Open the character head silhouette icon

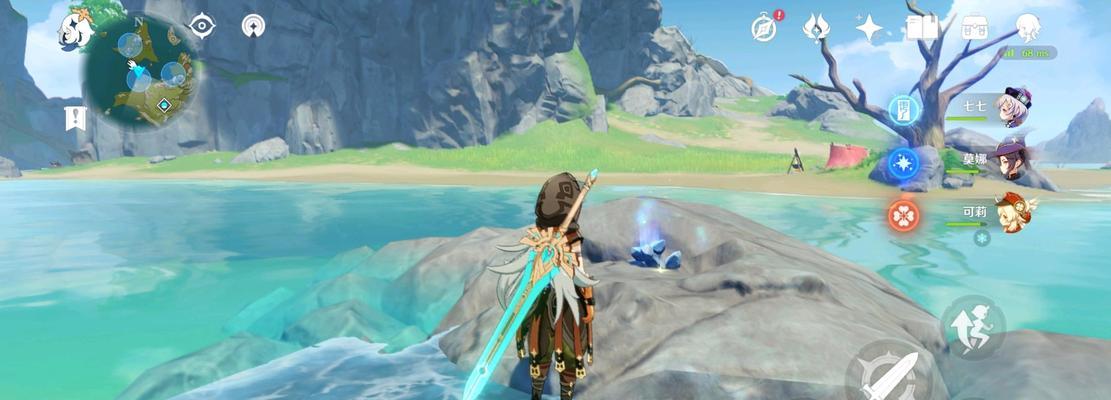(1028, 27)
